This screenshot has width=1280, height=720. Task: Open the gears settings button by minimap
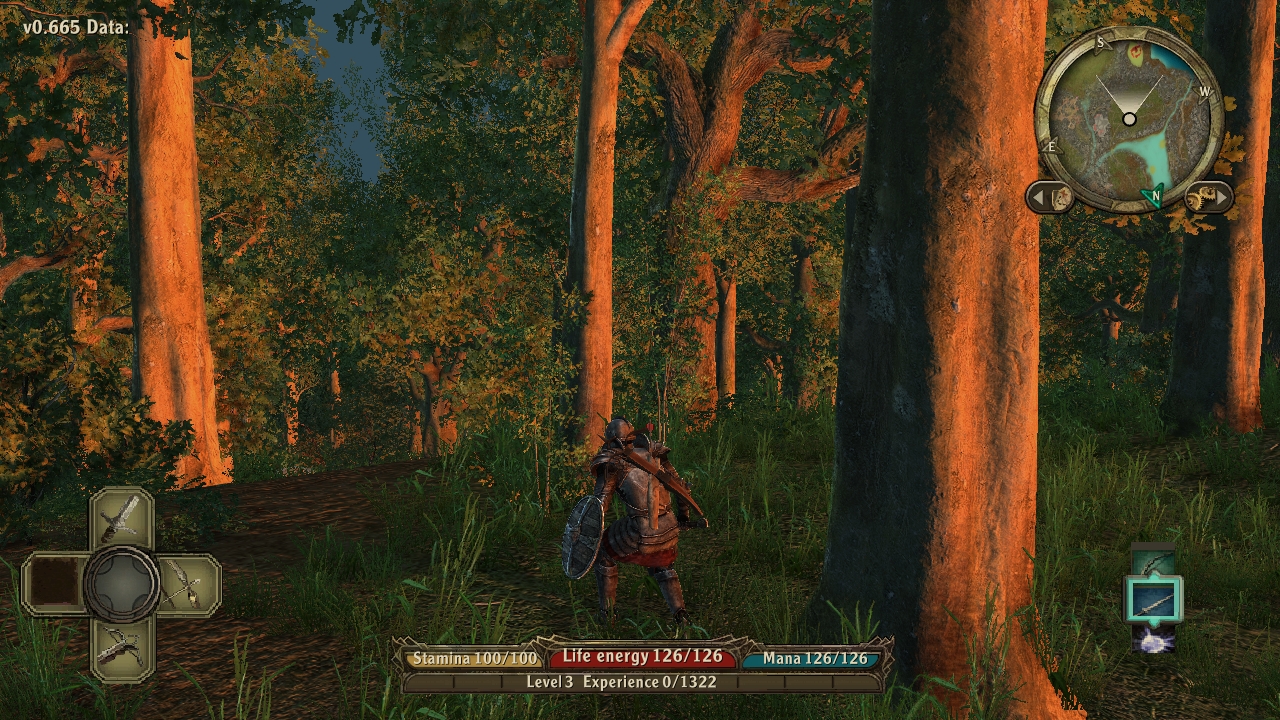1207,197
